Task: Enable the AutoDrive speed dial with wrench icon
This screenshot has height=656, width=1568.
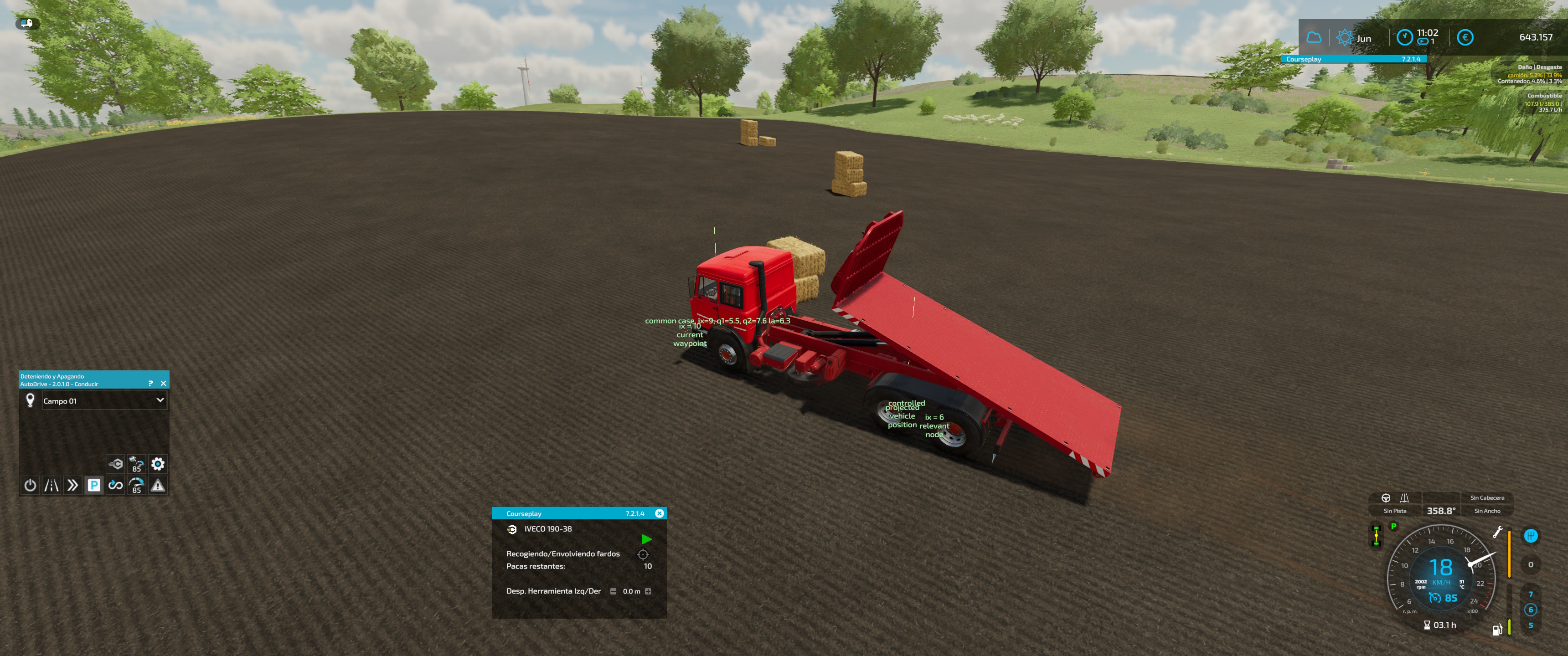Action: coord(136,486)
